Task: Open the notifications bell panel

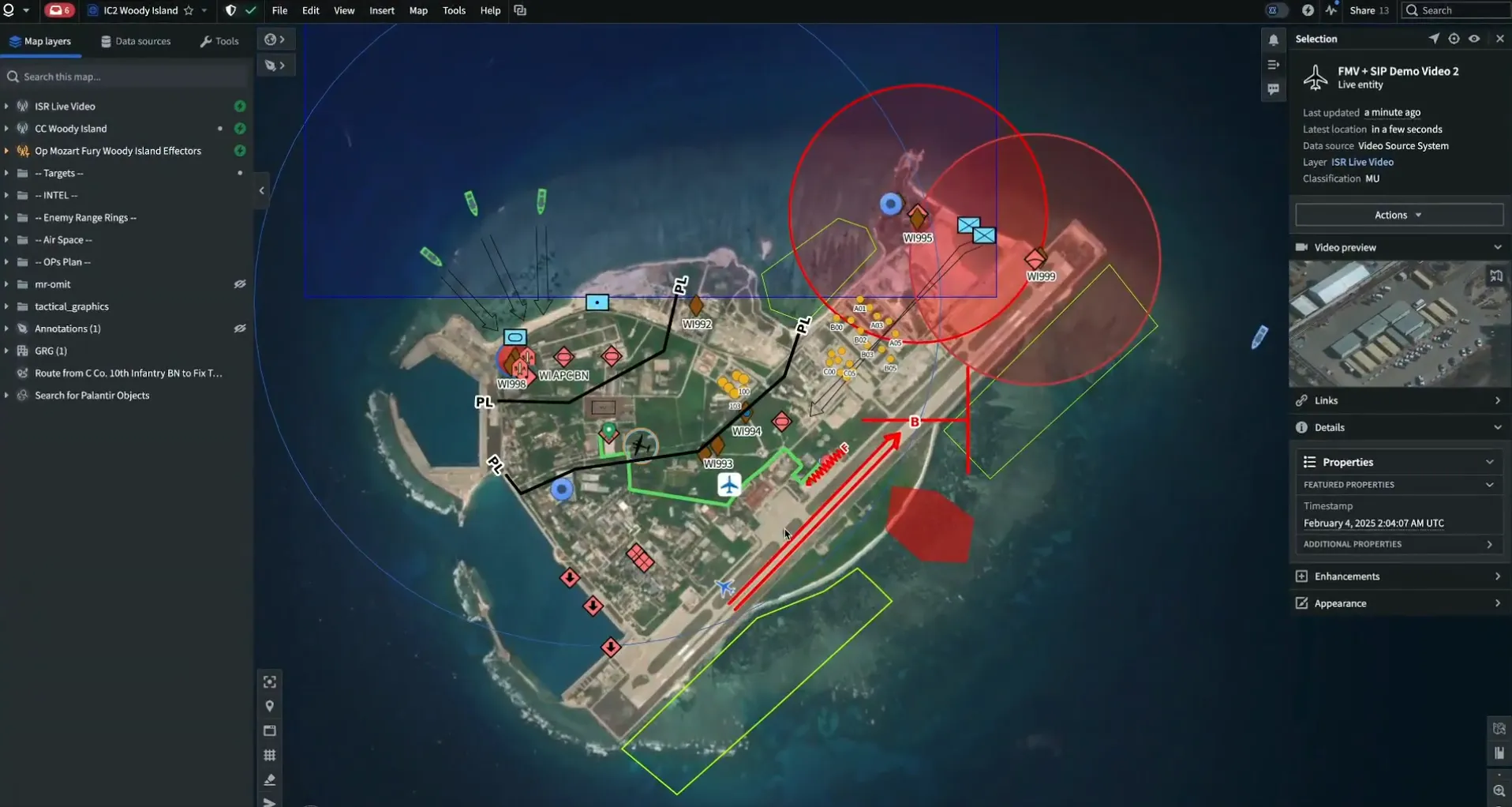Action: [x=1272, y=38]
